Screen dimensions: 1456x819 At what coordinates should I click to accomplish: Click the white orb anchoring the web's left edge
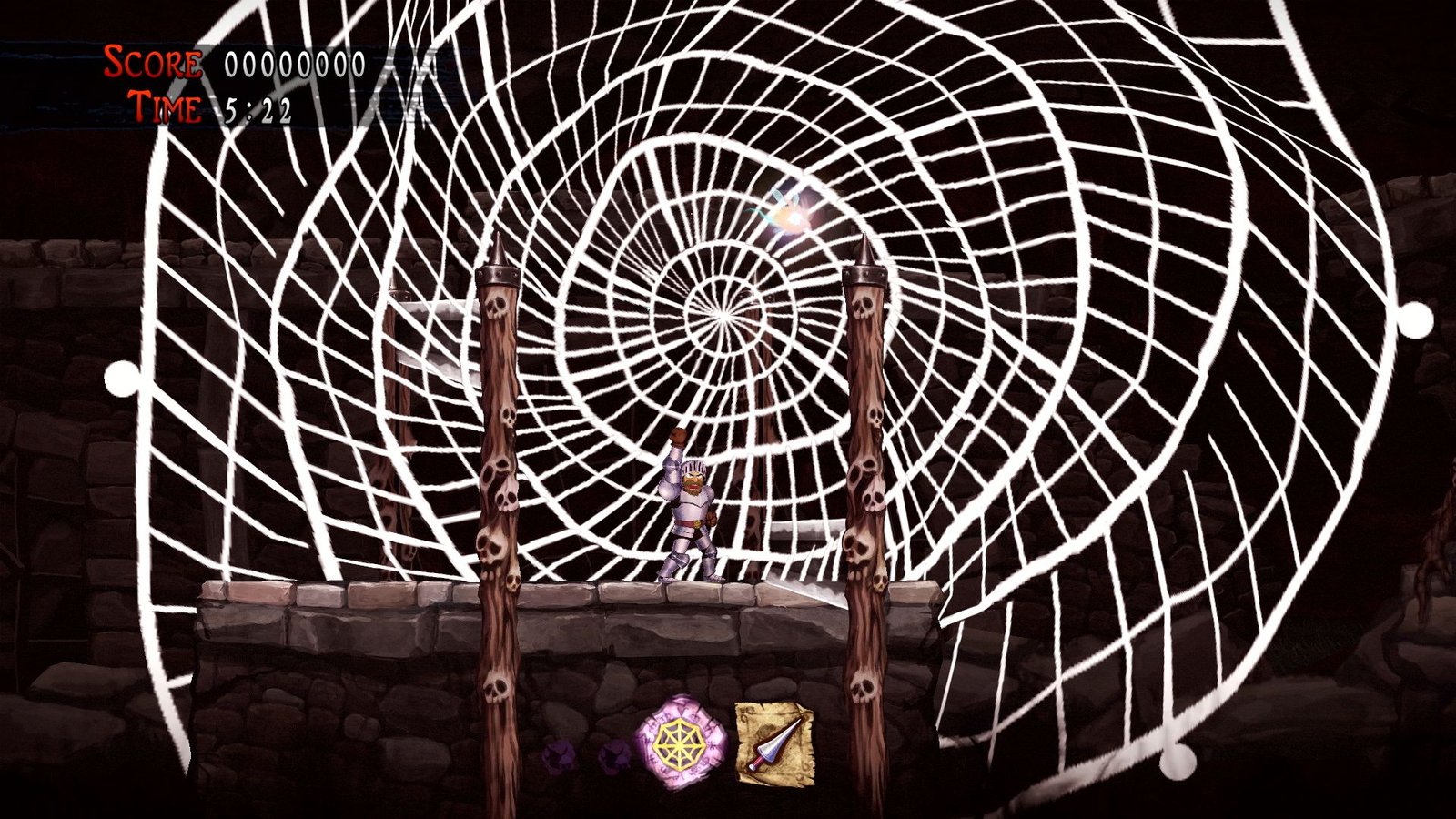click(122, 377)
